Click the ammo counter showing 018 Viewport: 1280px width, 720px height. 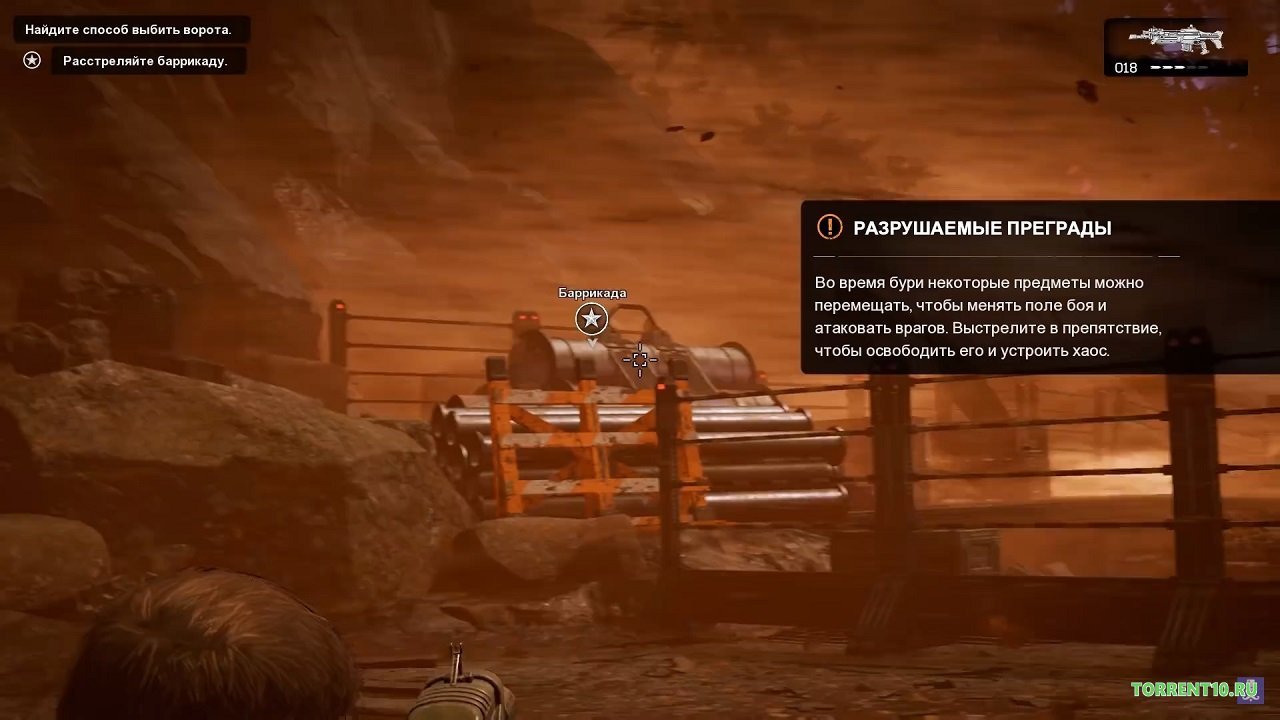[1124, 68]
